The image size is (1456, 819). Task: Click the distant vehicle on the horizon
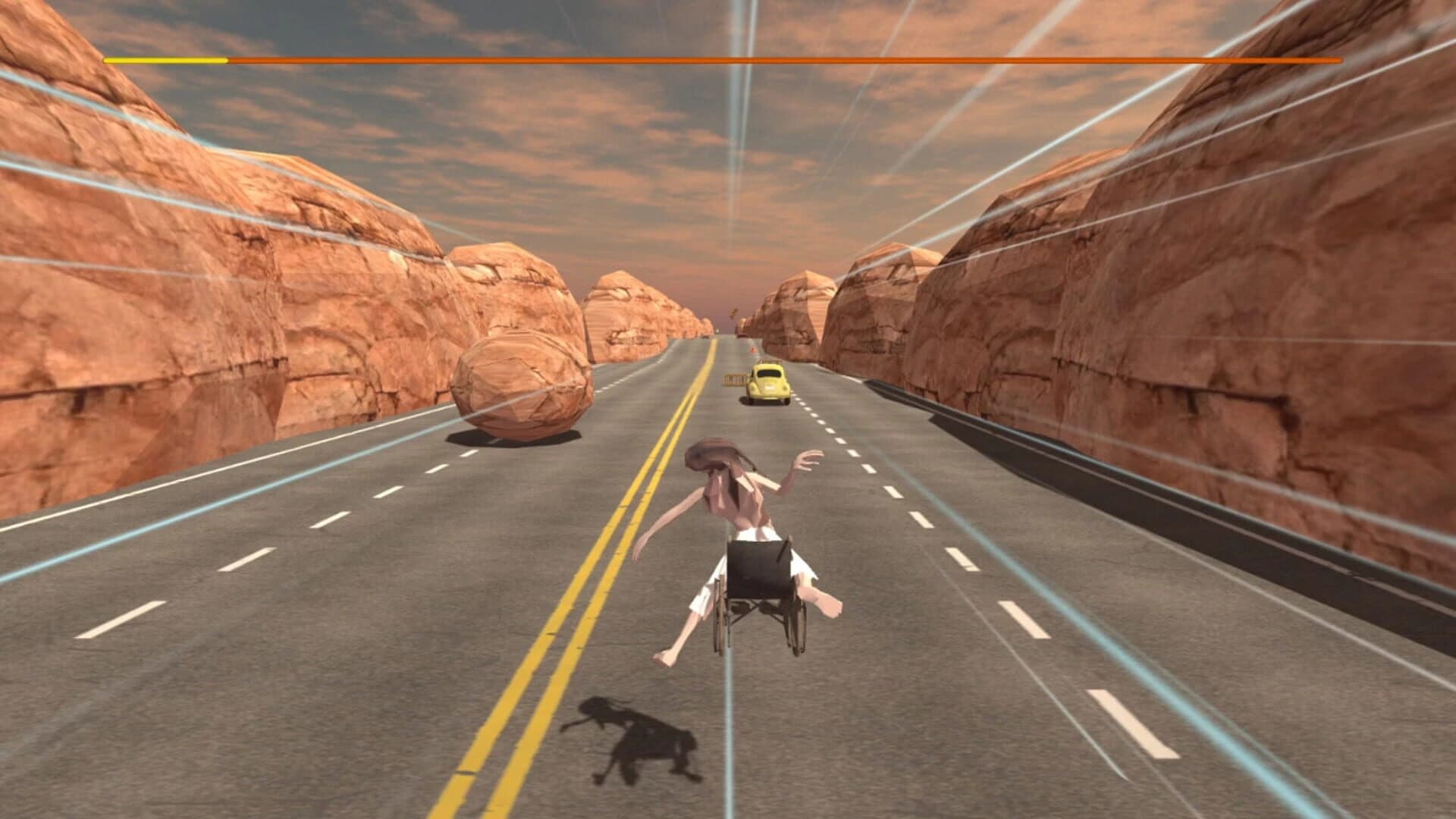(717, 331)
